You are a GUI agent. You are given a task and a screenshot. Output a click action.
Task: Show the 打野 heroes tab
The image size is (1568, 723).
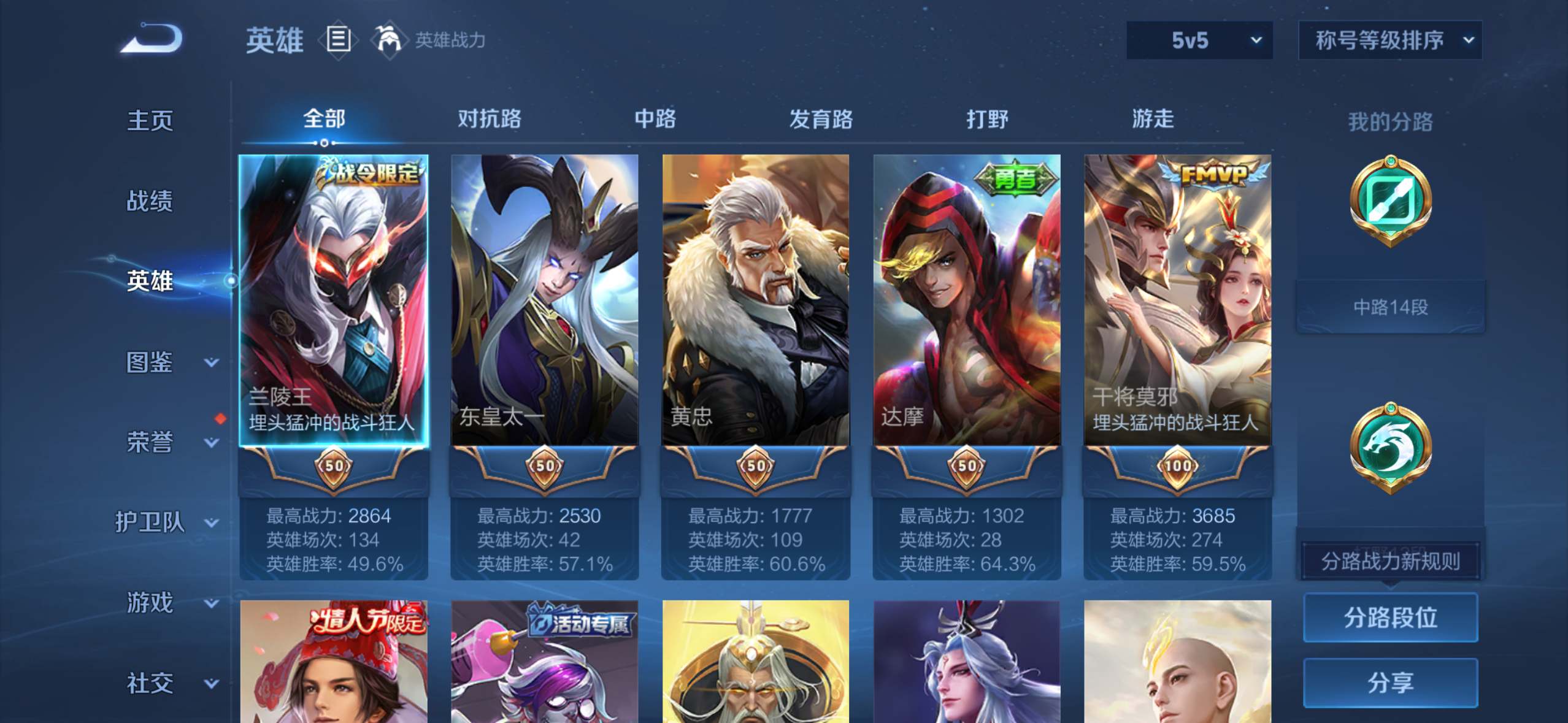[x=987, y=118]
